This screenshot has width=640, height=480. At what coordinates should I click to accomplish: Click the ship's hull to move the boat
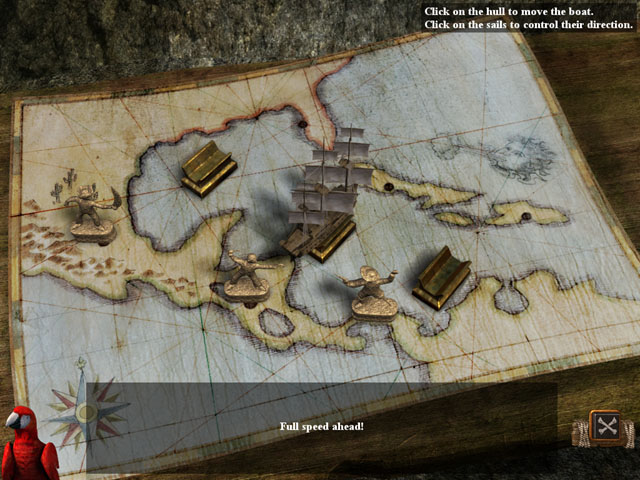(x=318, y=238)
